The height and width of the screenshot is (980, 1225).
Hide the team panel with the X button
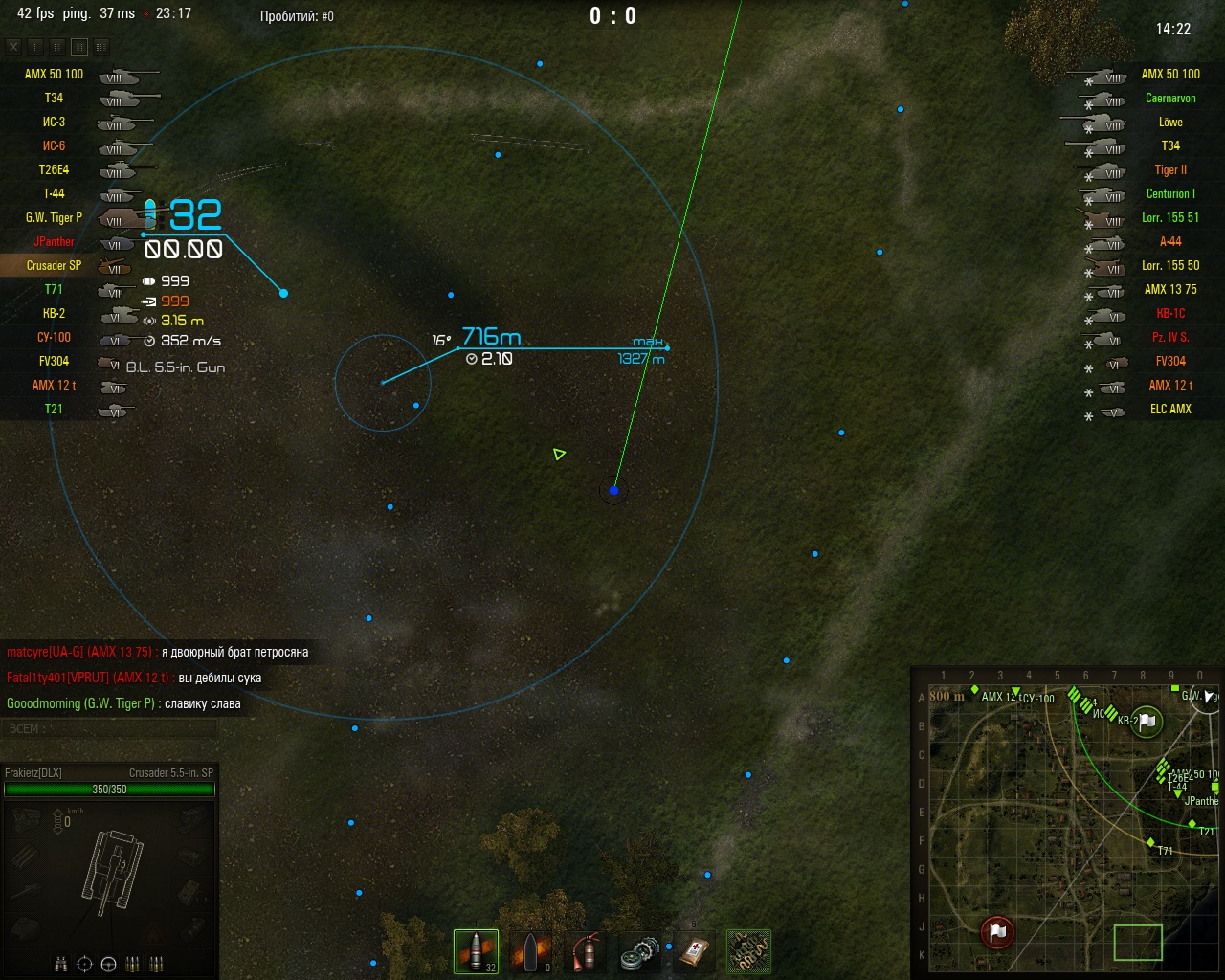click(x=13, y=46)
